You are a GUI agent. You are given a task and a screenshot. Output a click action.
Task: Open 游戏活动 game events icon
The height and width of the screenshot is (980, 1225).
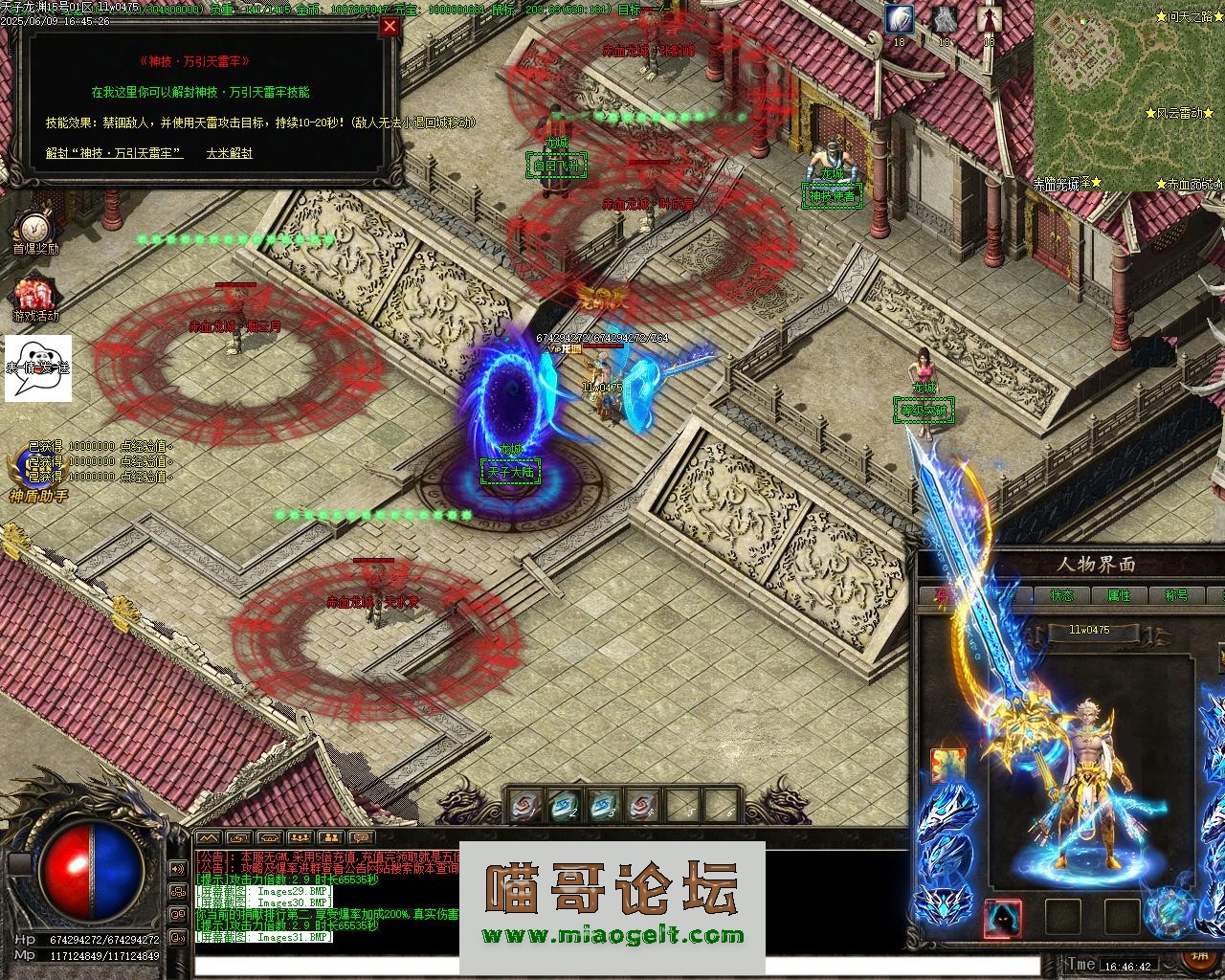pyautogui.click(x=35, y=297)
